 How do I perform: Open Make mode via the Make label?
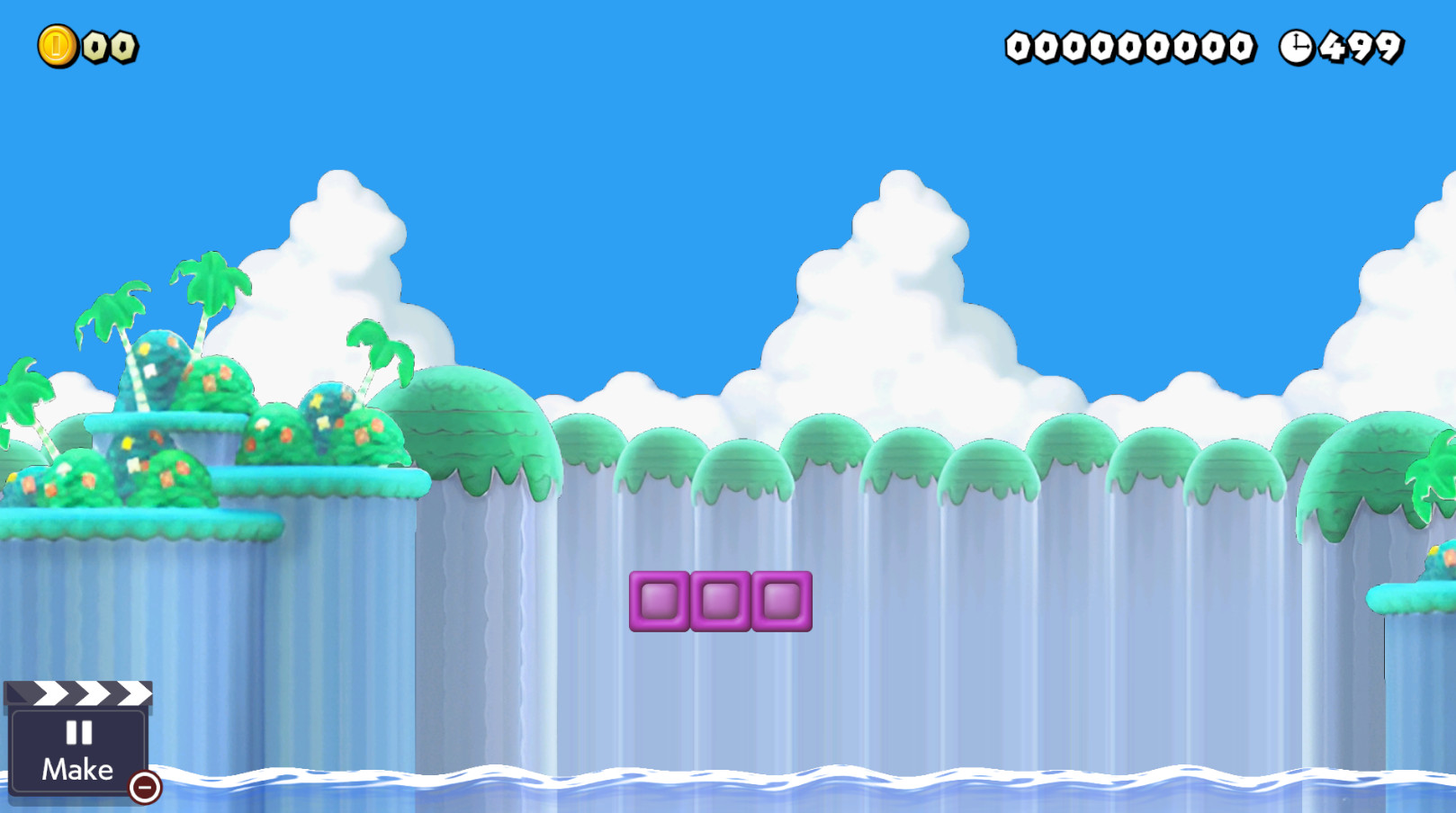coord(77,769)
